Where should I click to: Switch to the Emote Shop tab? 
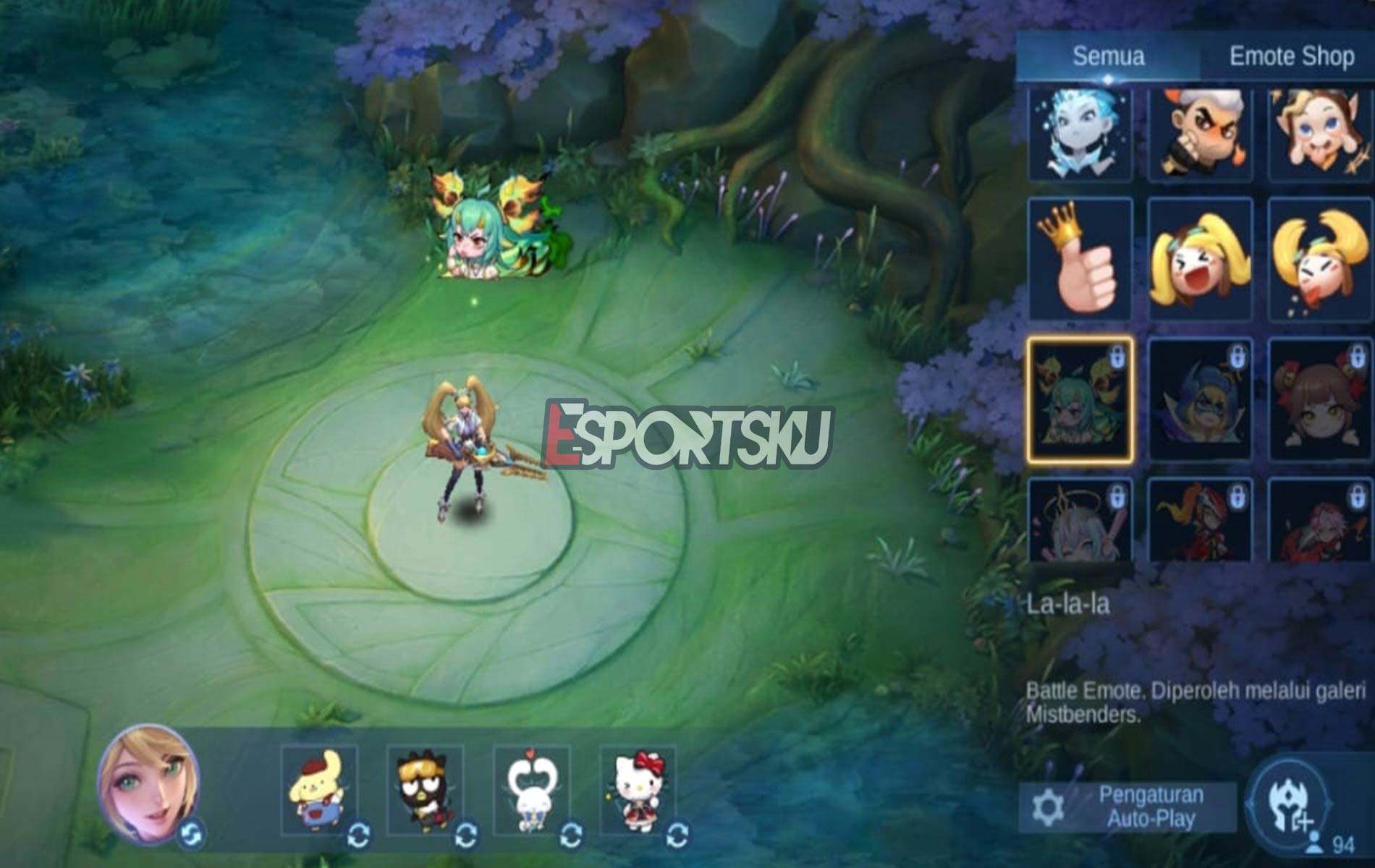(1292, 54)
